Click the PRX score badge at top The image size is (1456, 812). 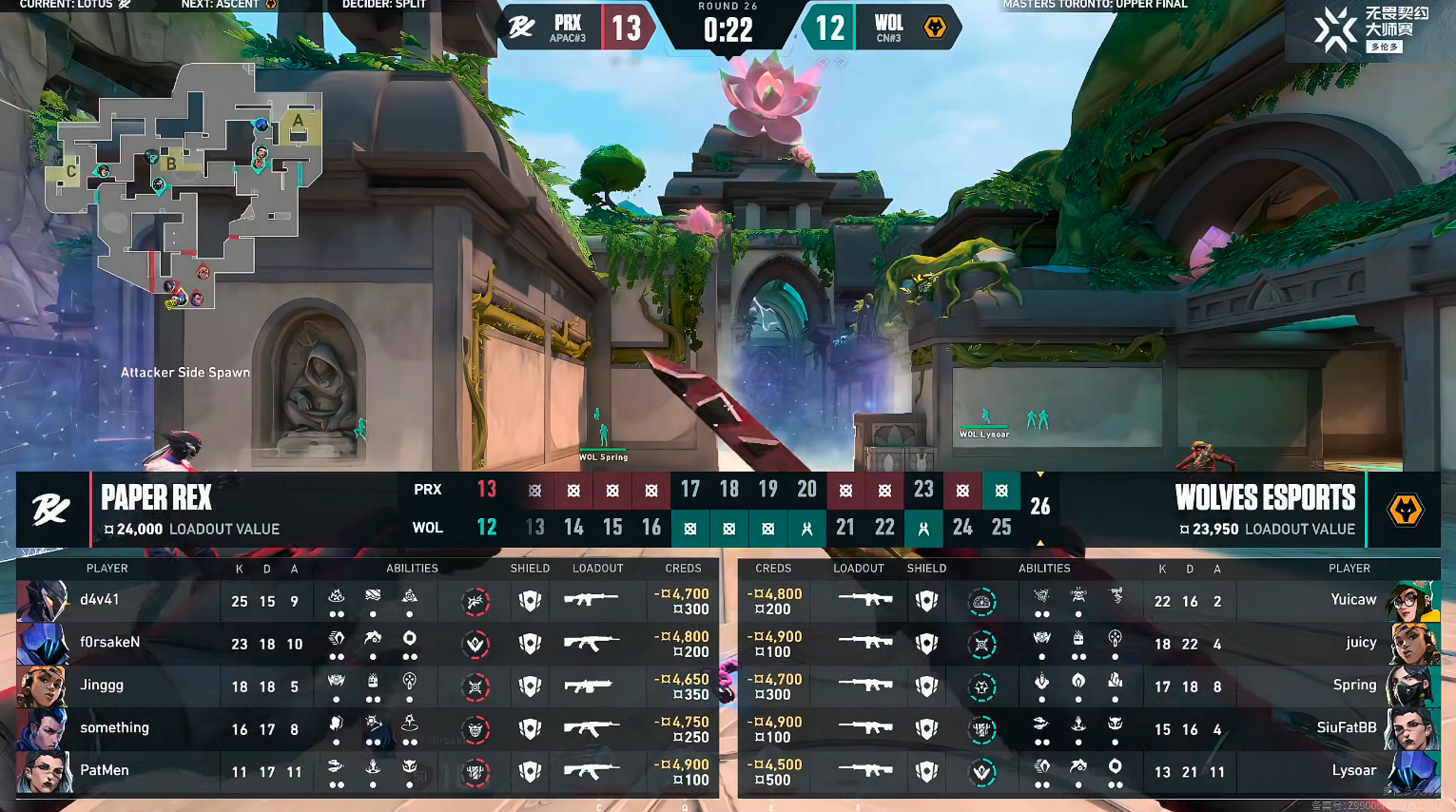click(626, 28)
